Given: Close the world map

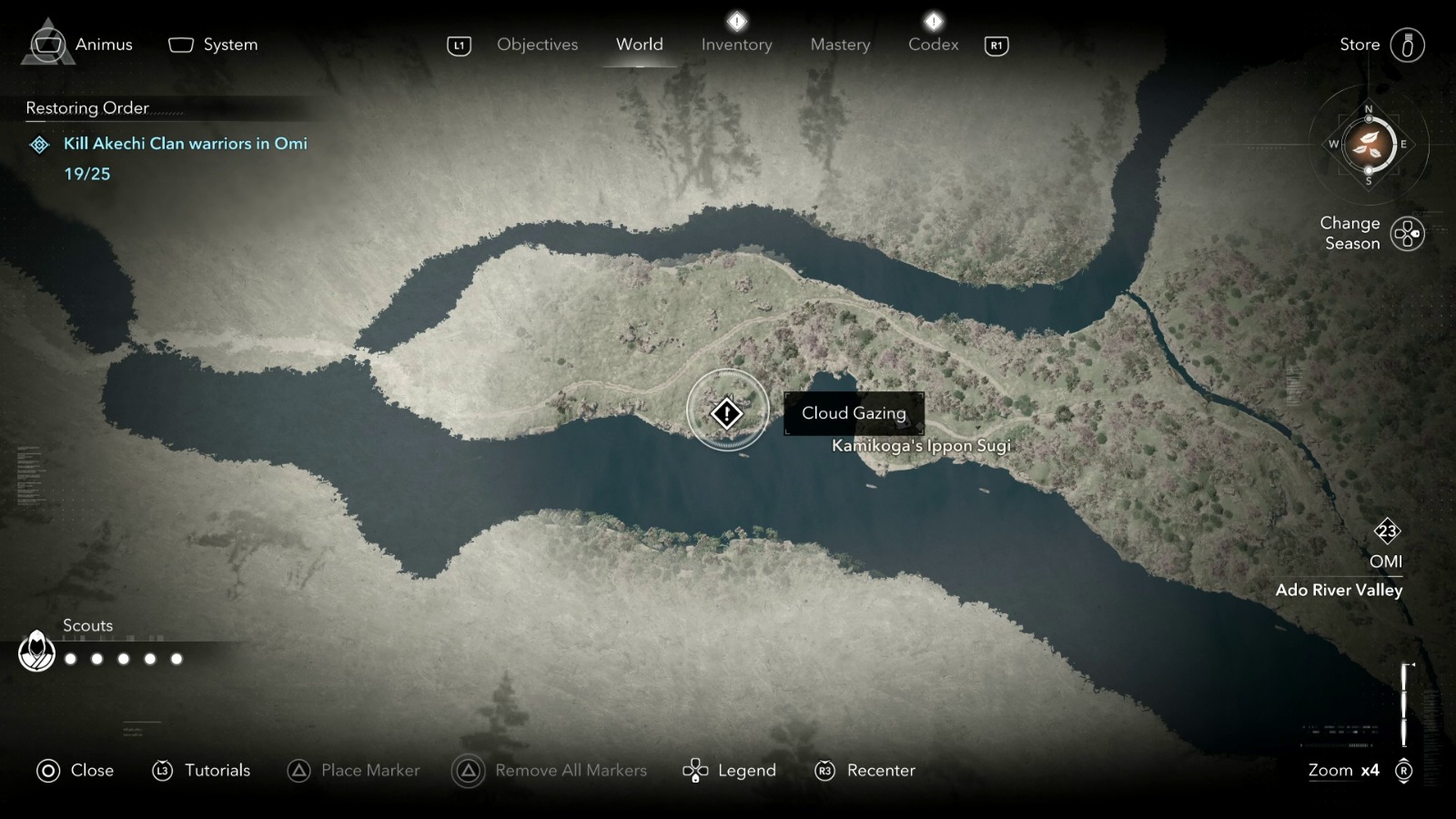Looking at the screenshot, I should coord(76,771).
